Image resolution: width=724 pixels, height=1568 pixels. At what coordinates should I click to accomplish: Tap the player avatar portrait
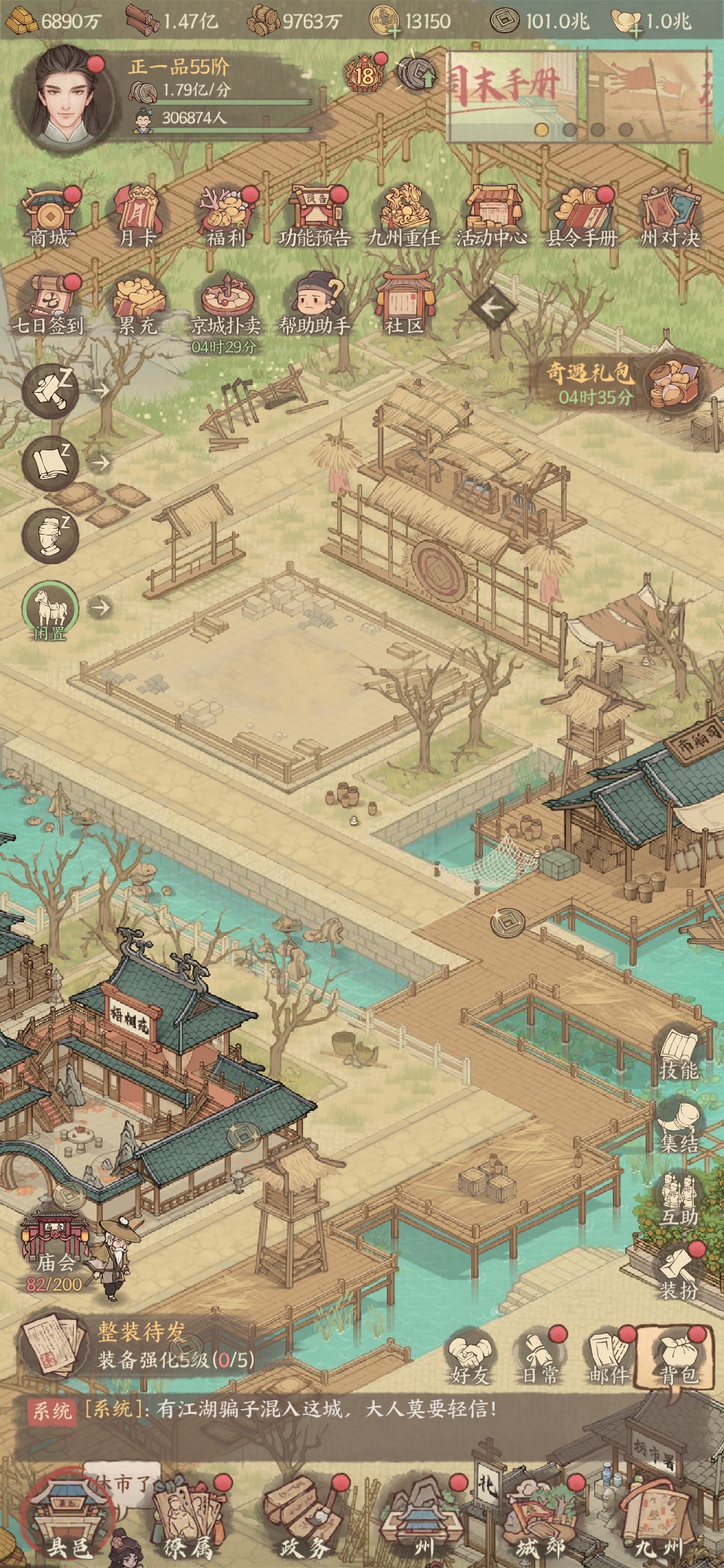coord(64,99)
